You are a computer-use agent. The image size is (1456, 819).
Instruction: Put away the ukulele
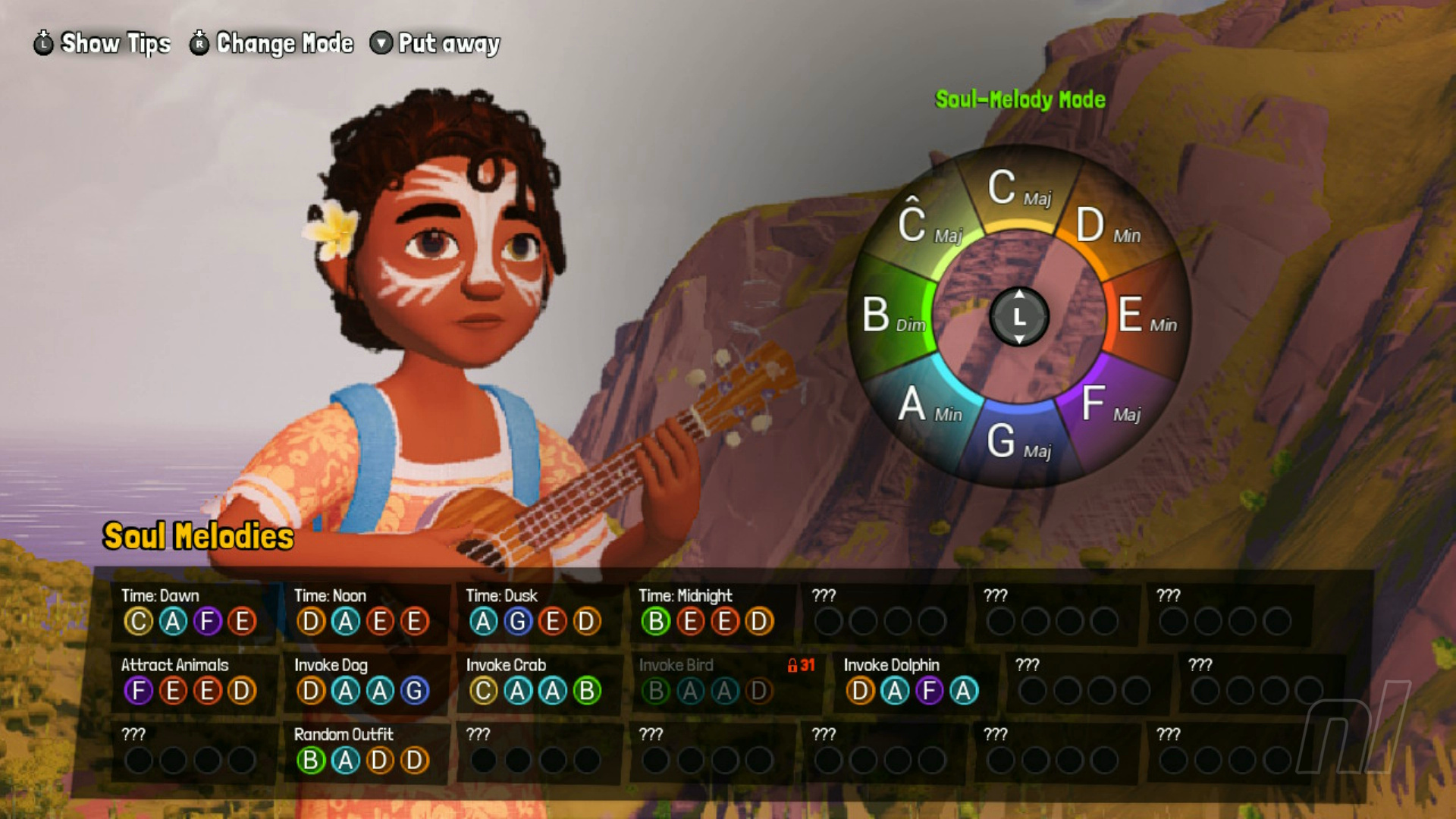pyautogui.click(x=435, y=43)
